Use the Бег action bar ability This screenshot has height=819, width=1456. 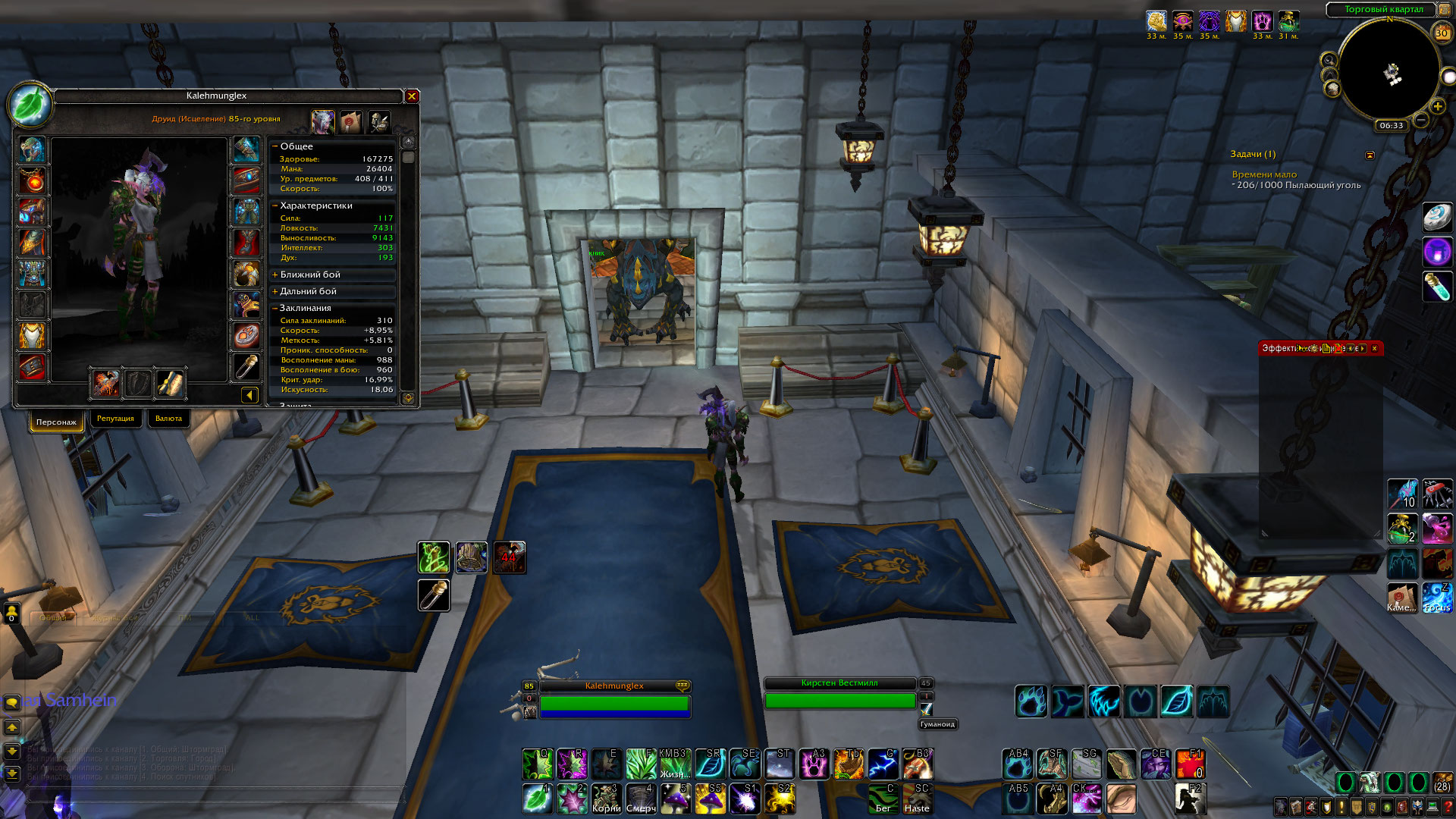click(x=883, y=799)
